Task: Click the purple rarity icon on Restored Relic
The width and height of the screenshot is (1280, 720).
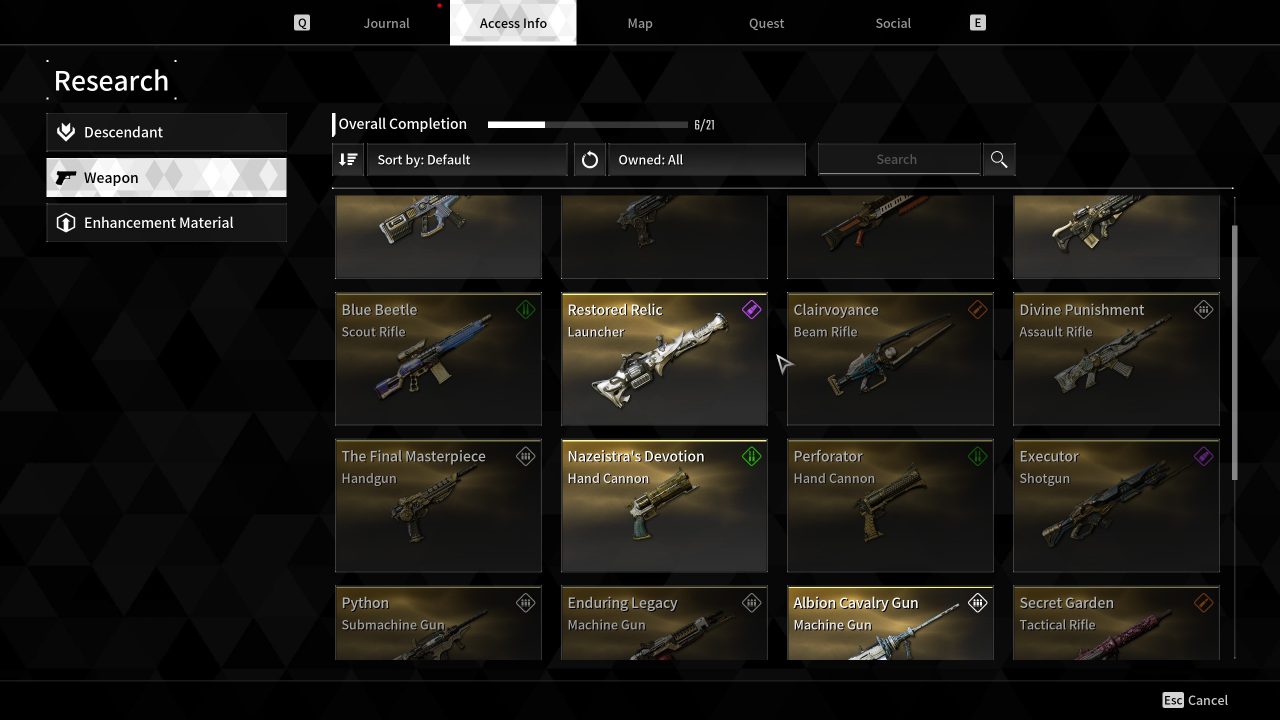Action: pyautogui.click(x=752, y=309)
